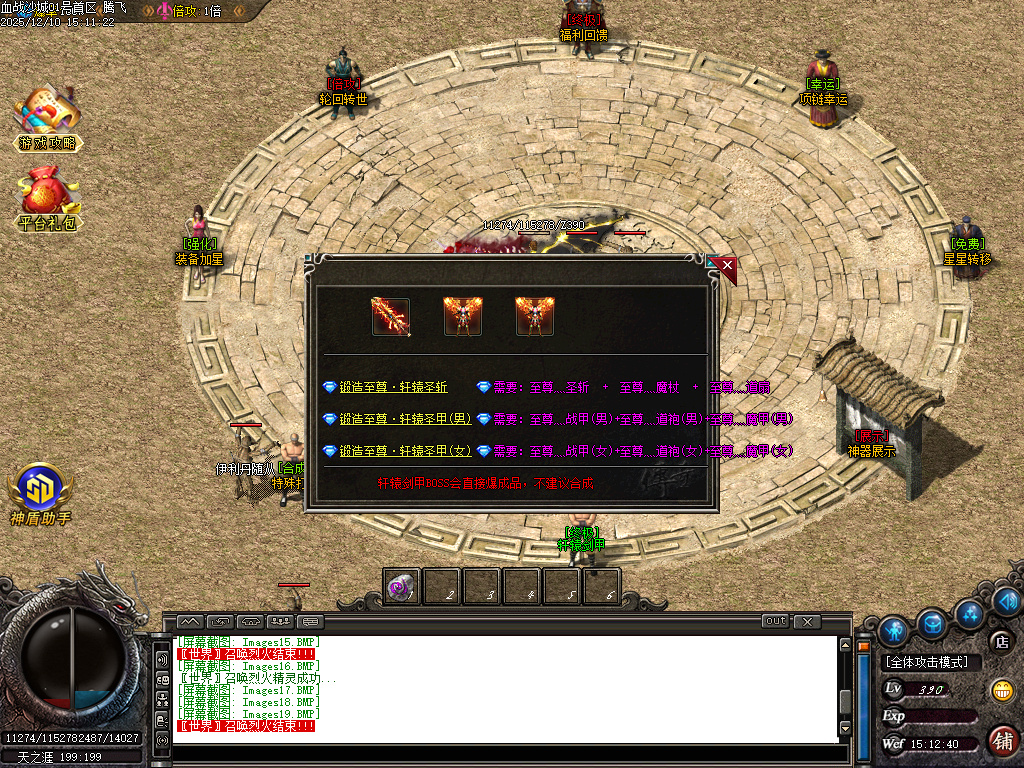Use the purple item in hotbar slot 1
Image resolution: width=1024 pixels, height=768 pixels.
pos(402,587)
